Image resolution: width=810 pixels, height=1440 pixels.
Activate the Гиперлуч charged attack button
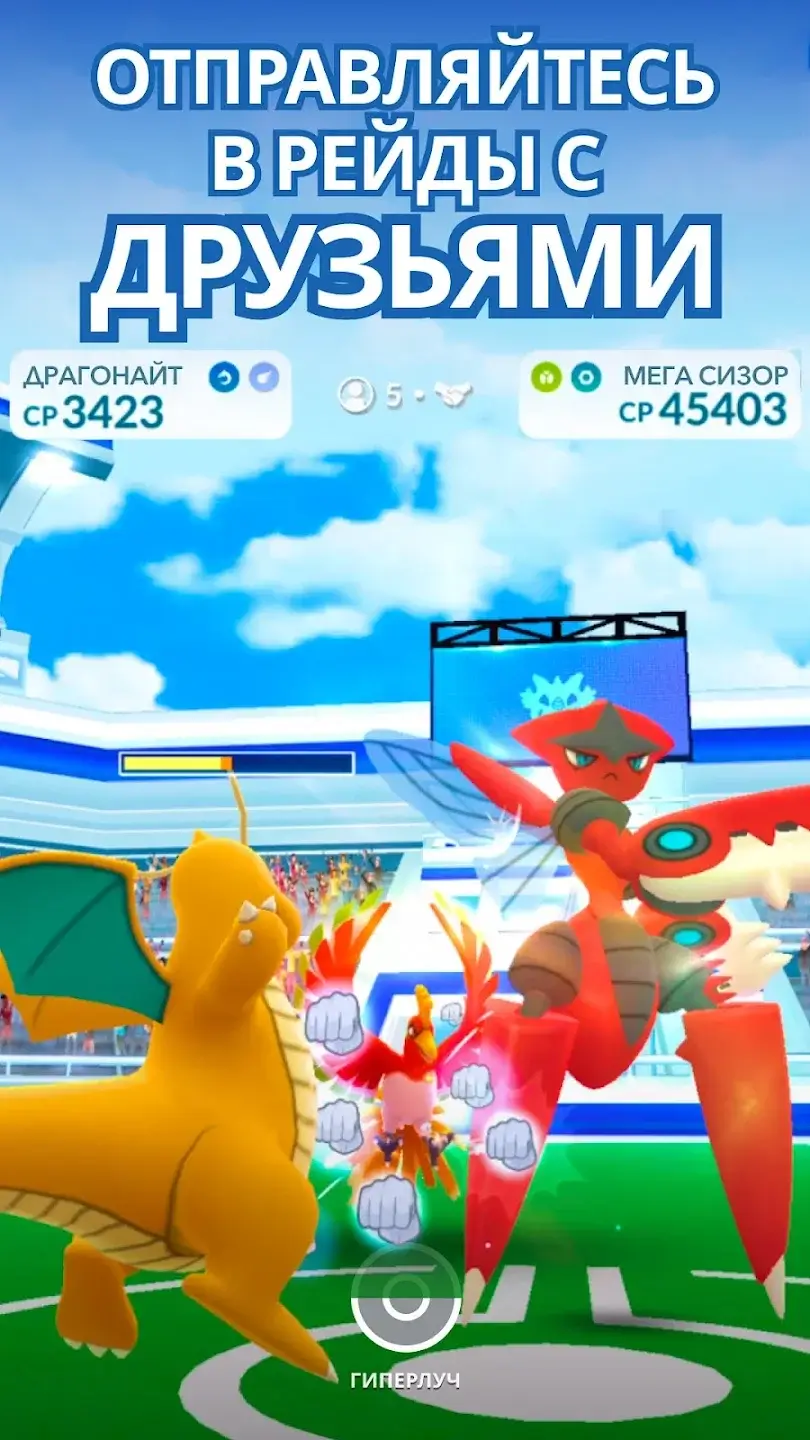(405, 1301)
